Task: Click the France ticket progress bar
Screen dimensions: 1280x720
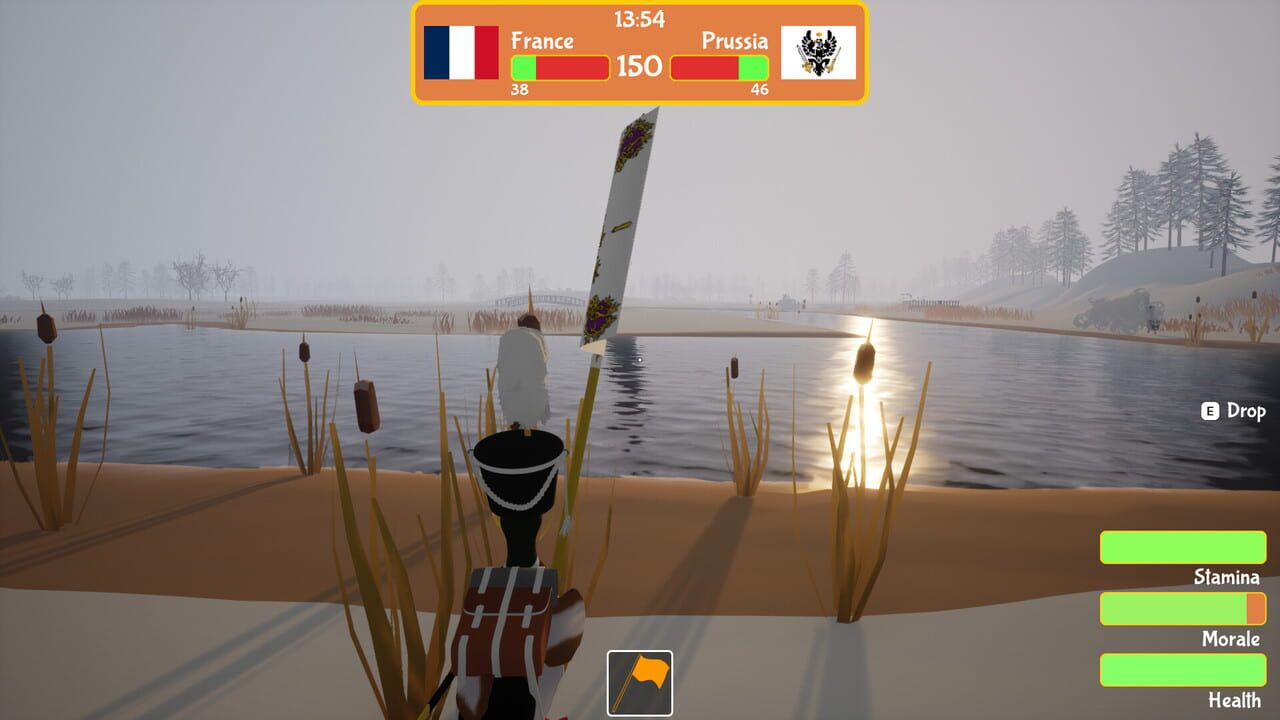Action: 558,68
